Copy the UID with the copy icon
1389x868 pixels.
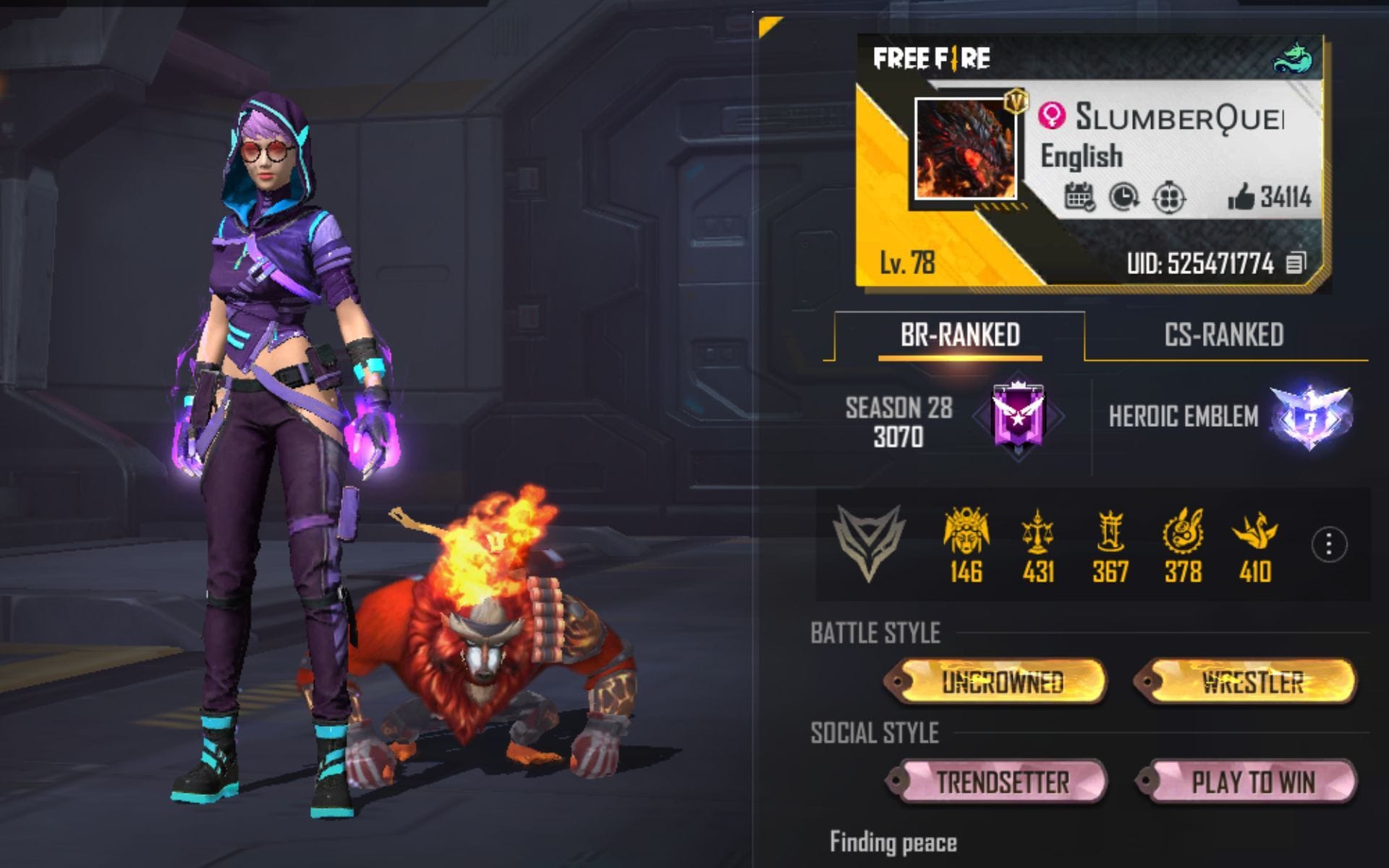tap(1296, 263)
